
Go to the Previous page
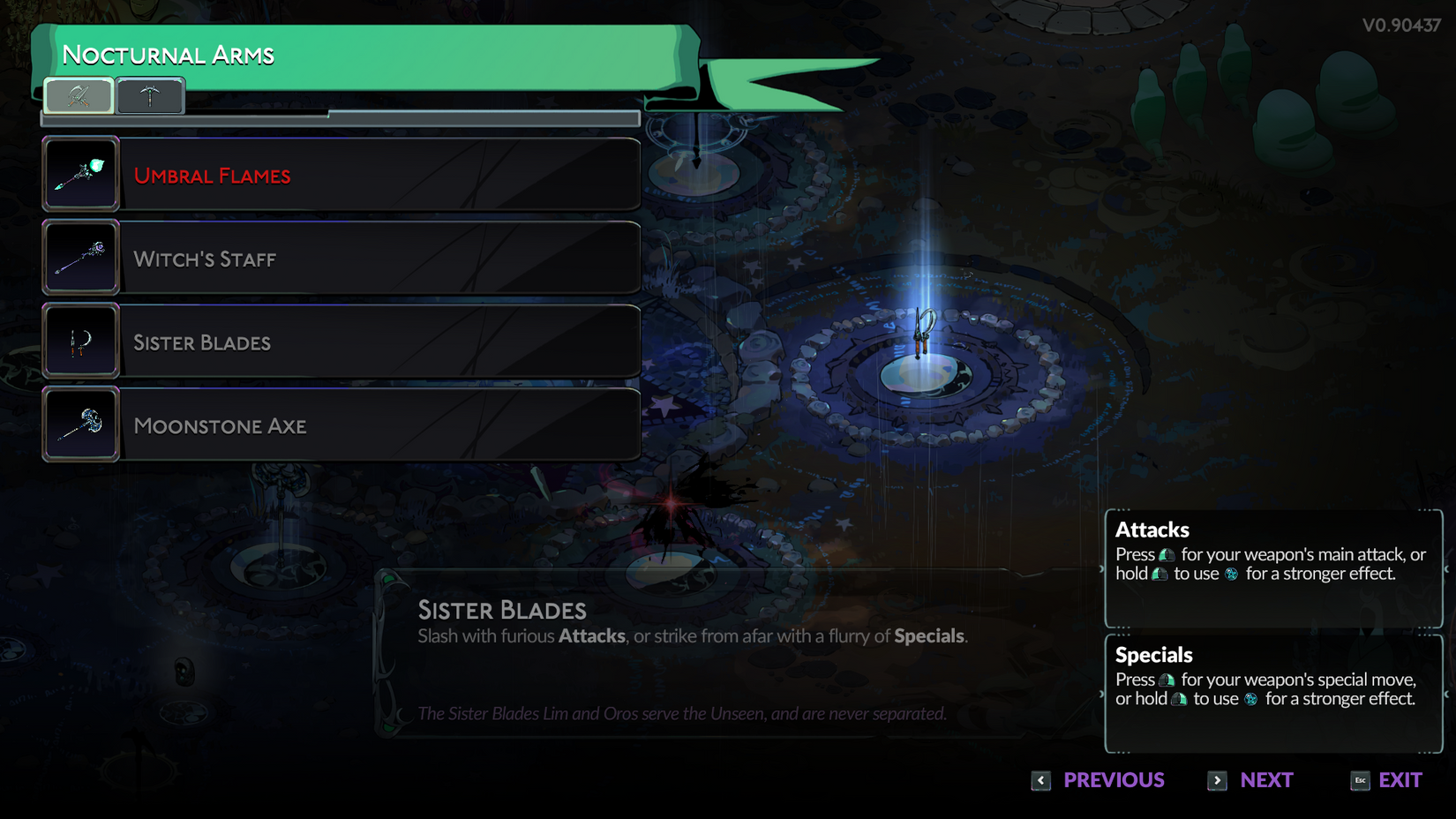click(x=1099, y=780)
